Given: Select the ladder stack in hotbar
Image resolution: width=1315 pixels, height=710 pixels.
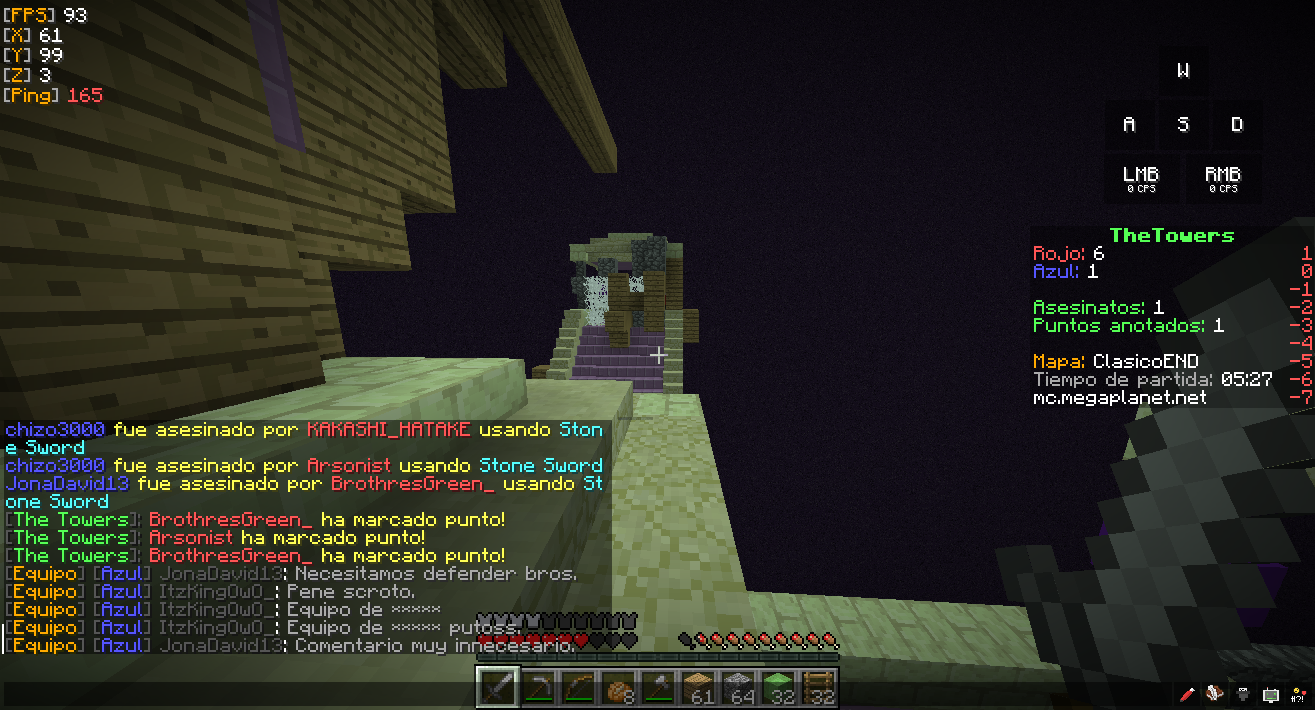Looking at the screenshot, I should (818, 688).
